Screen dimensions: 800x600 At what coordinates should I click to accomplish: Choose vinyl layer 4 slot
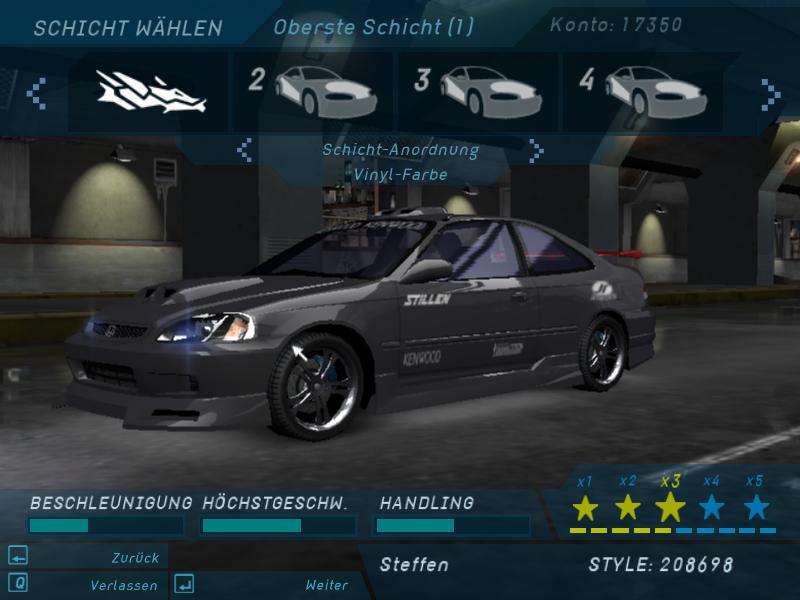coord(642,92)
